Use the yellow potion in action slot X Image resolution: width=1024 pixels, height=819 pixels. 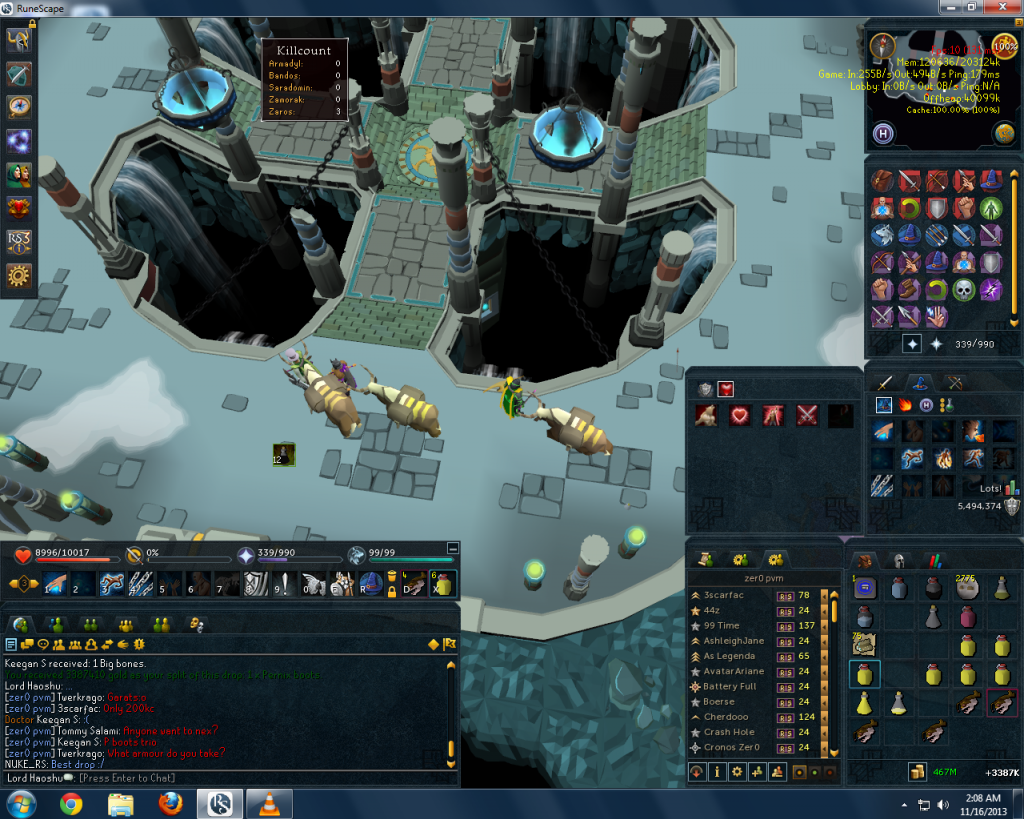[441, 584]
